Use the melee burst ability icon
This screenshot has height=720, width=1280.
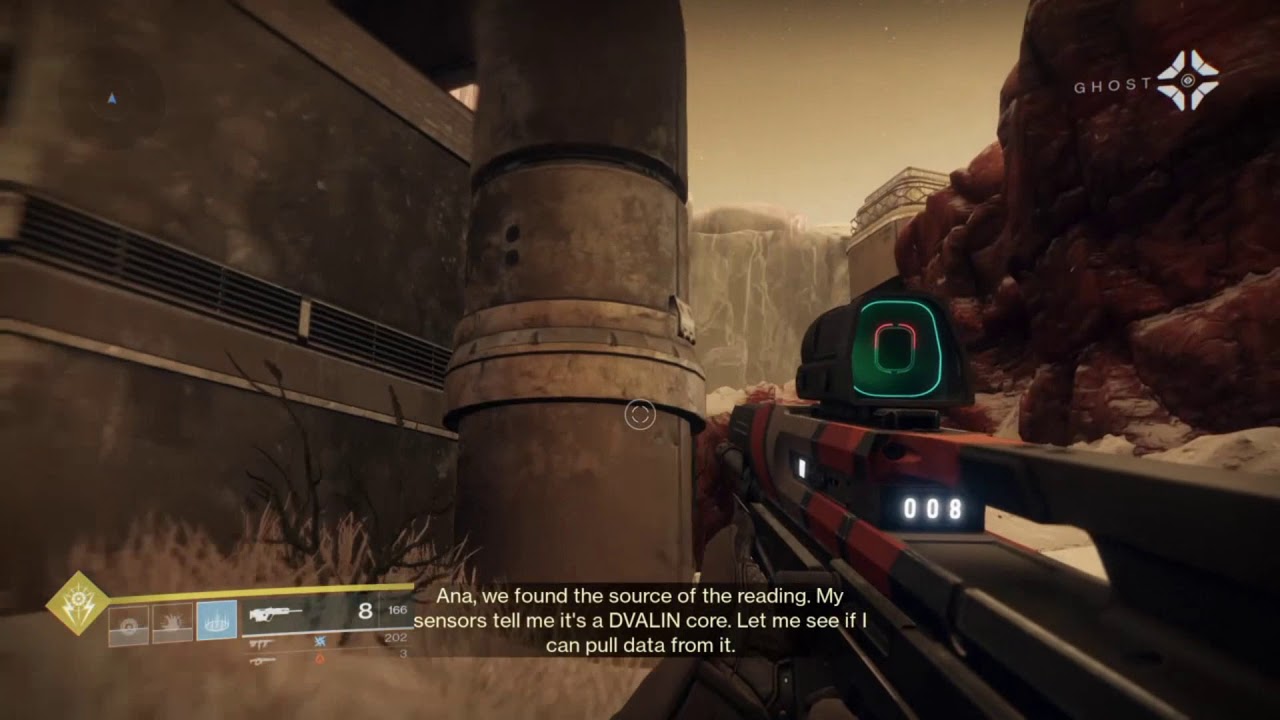point(172,622)
